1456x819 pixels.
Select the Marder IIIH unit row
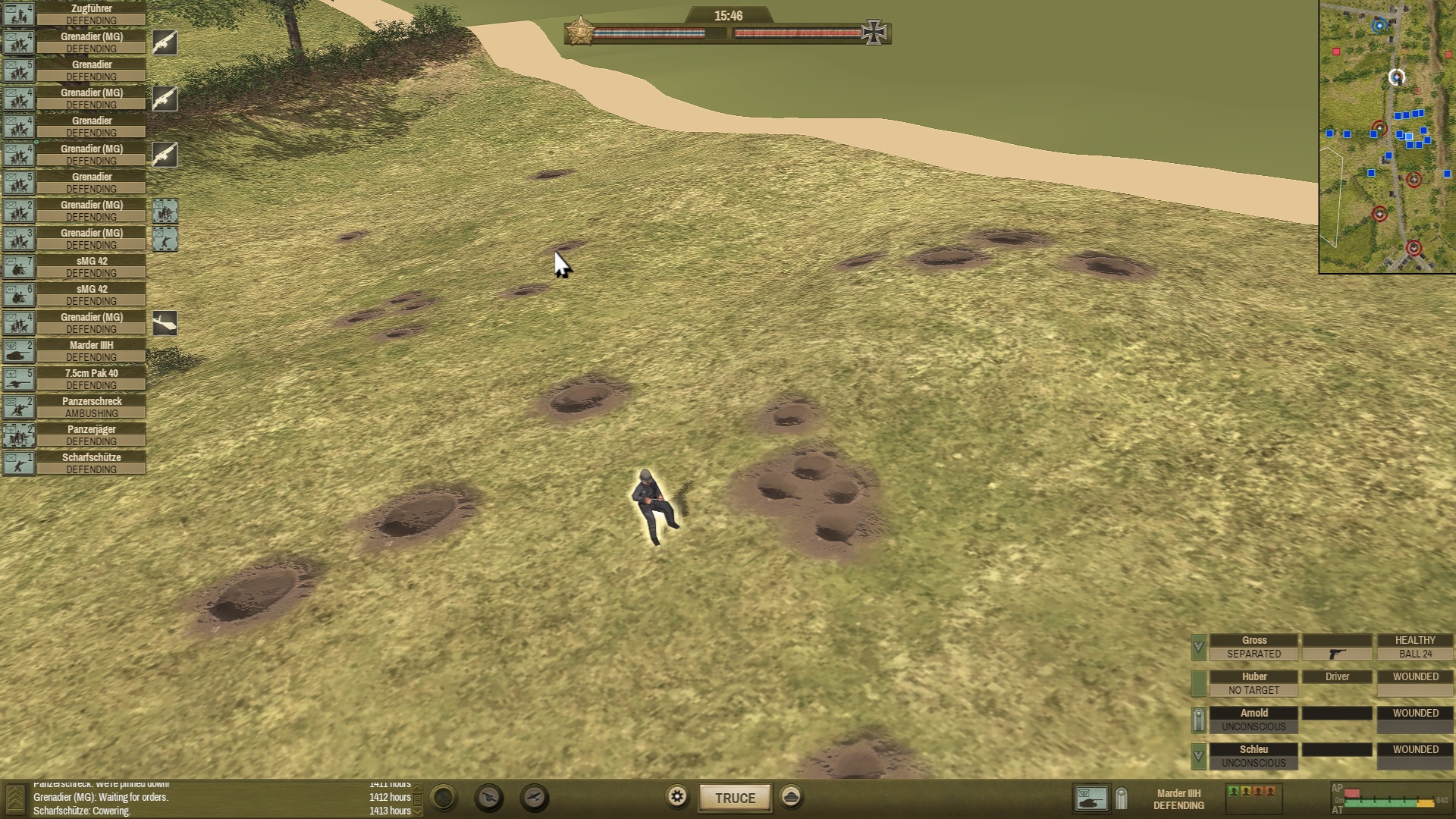91,351
